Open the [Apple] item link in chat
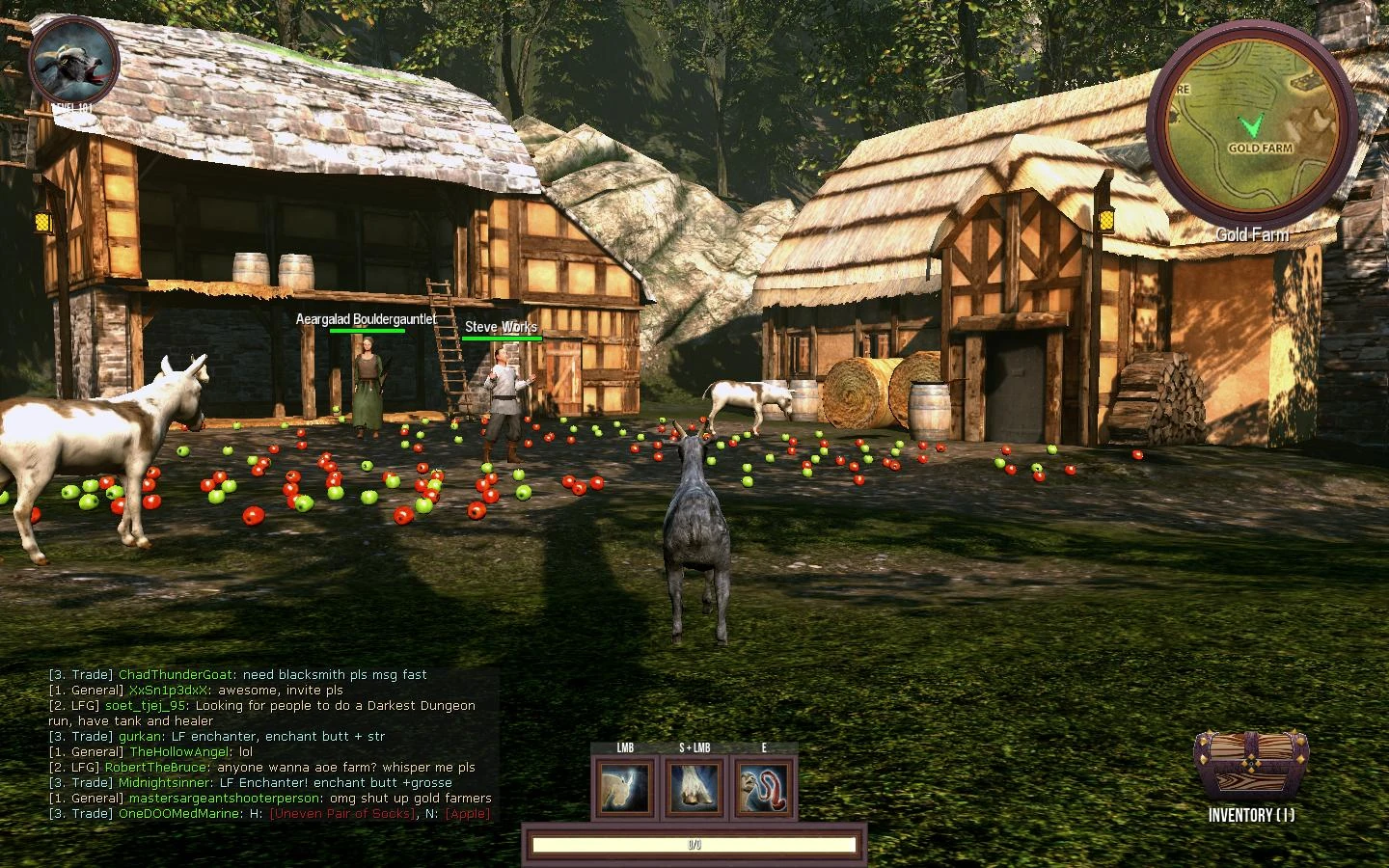1389x868 pixels. [x=467, y=814]
